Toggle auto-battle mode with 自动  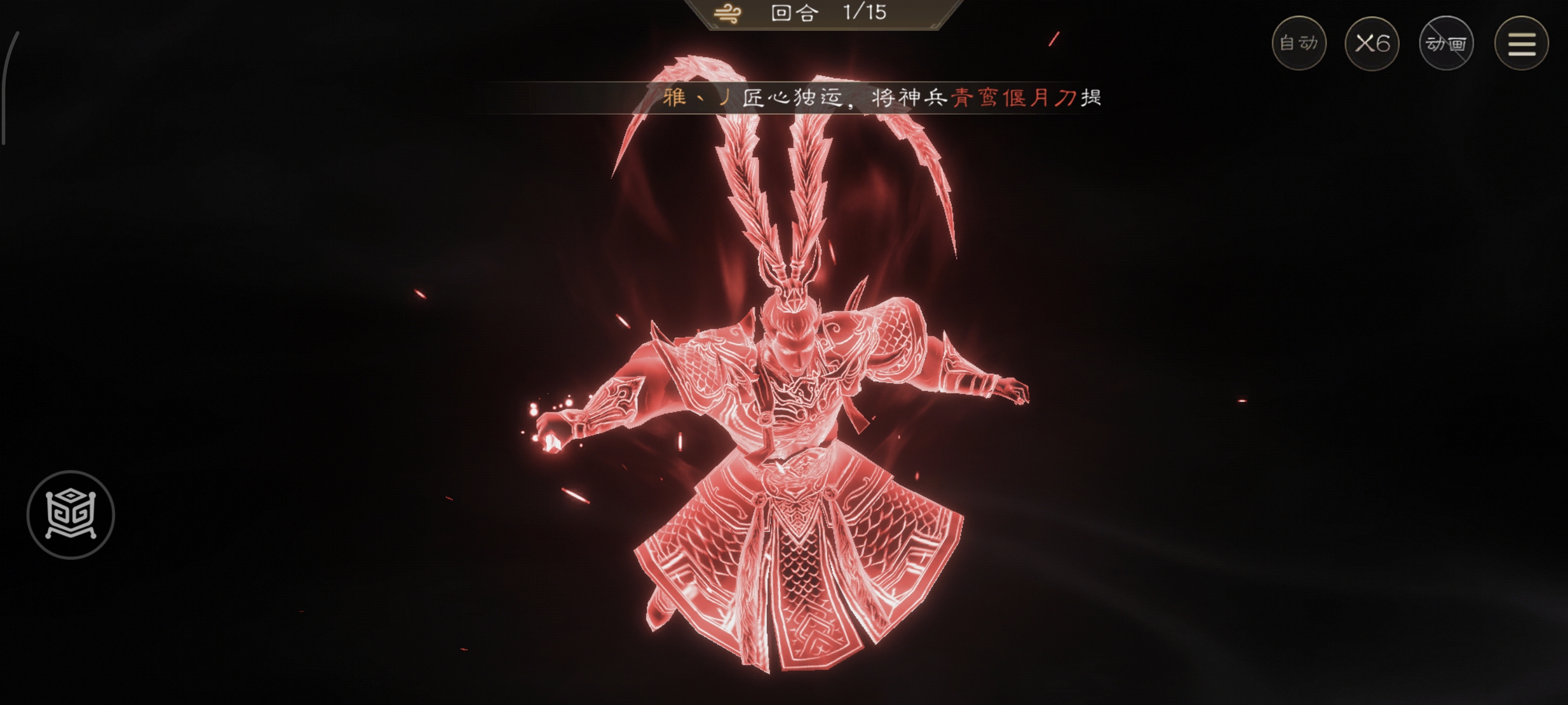(1300, 43)
